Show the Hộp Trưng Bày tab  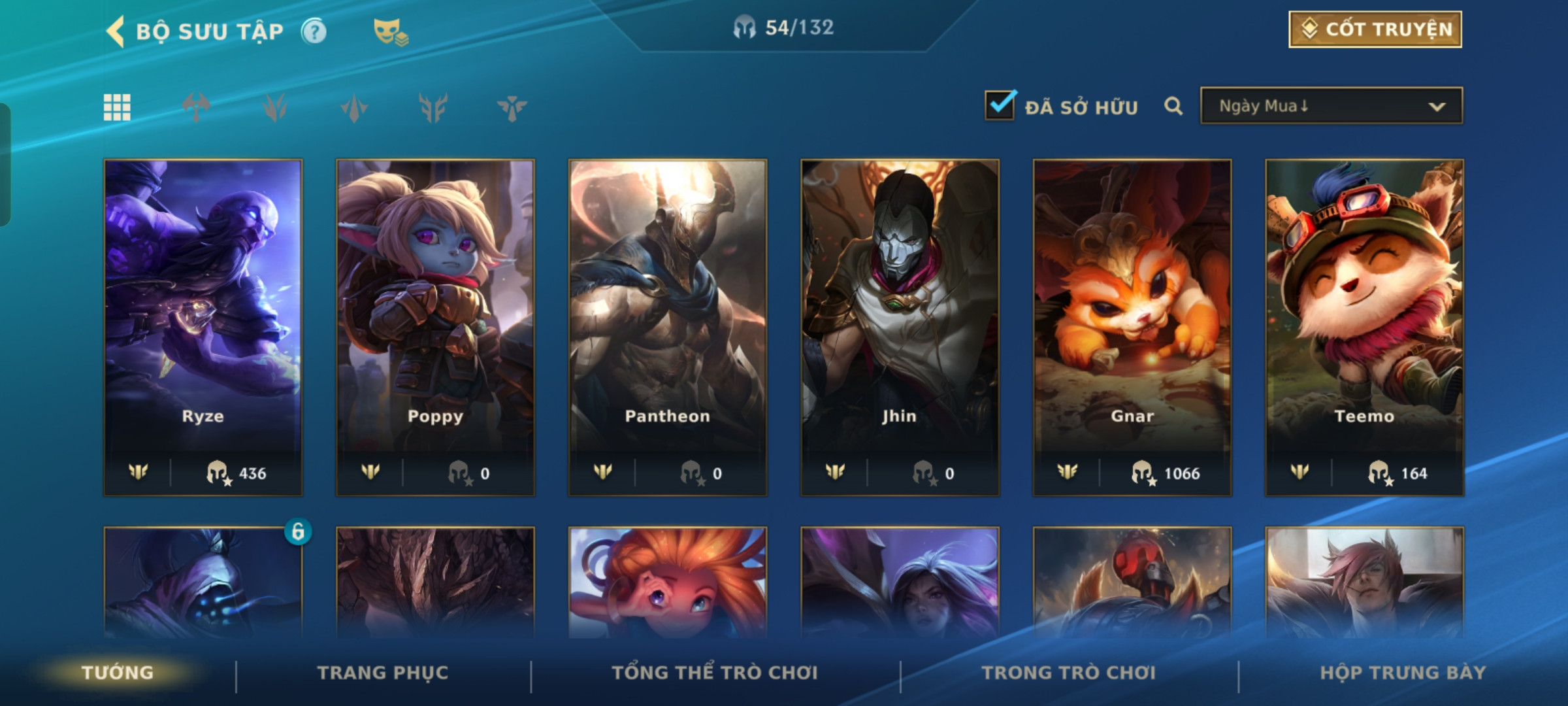click(x=1403, y=673)
